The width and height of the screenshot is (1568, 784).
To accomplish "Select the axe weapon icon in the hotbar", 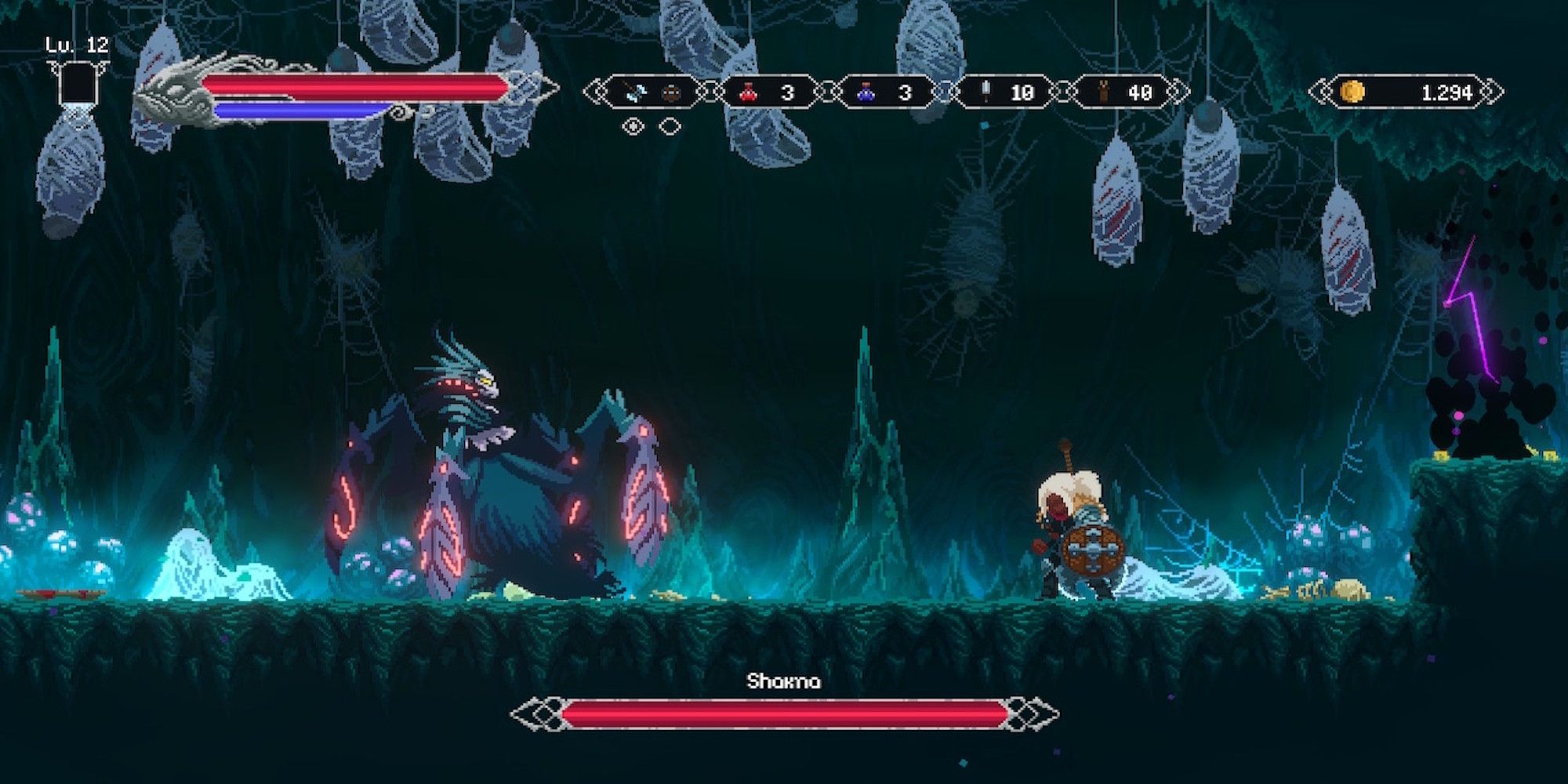I will [x=637, y=93].
